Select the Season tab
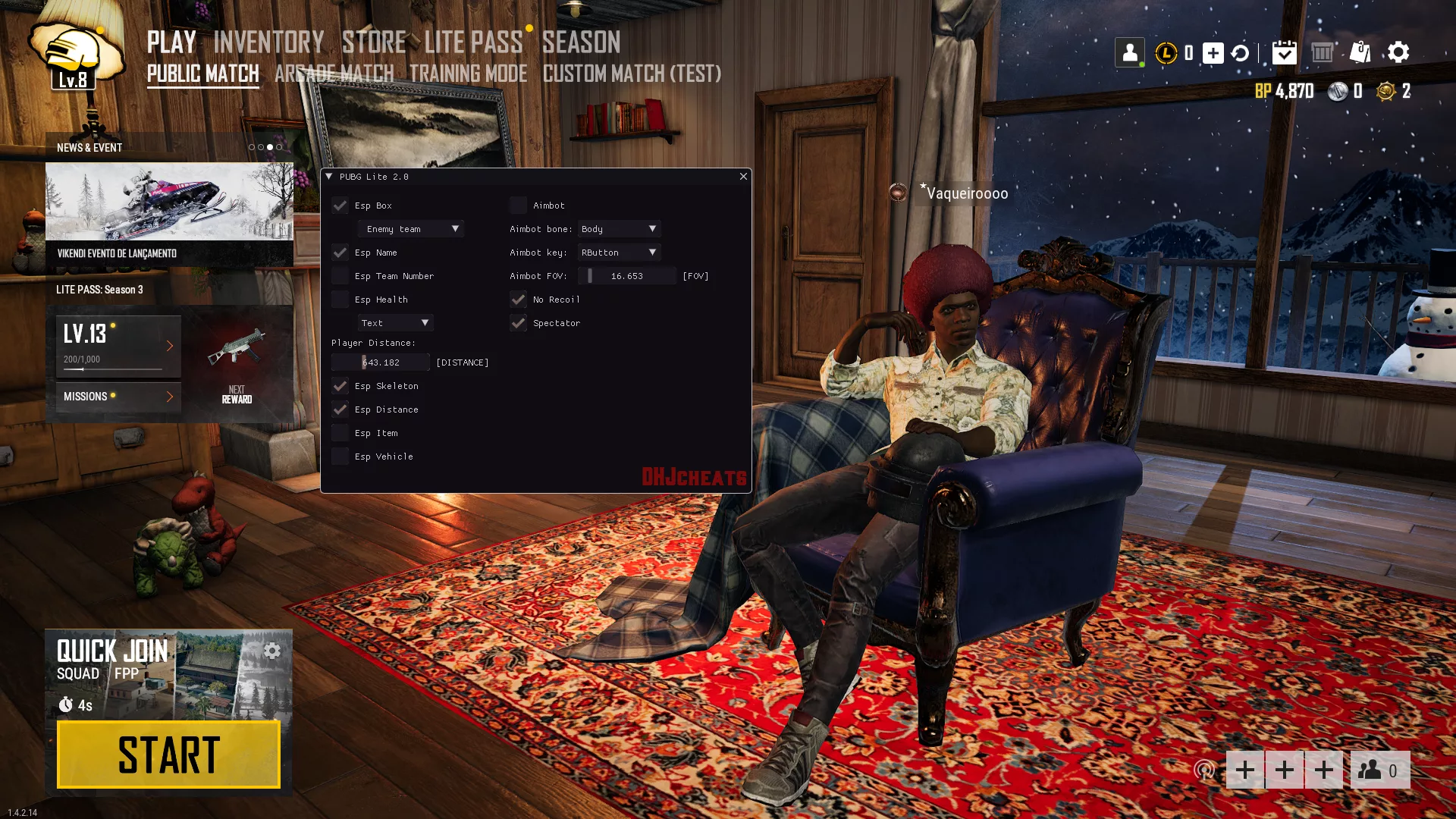The width and height of the screenshot is (1456, 819). pos(581,42)
